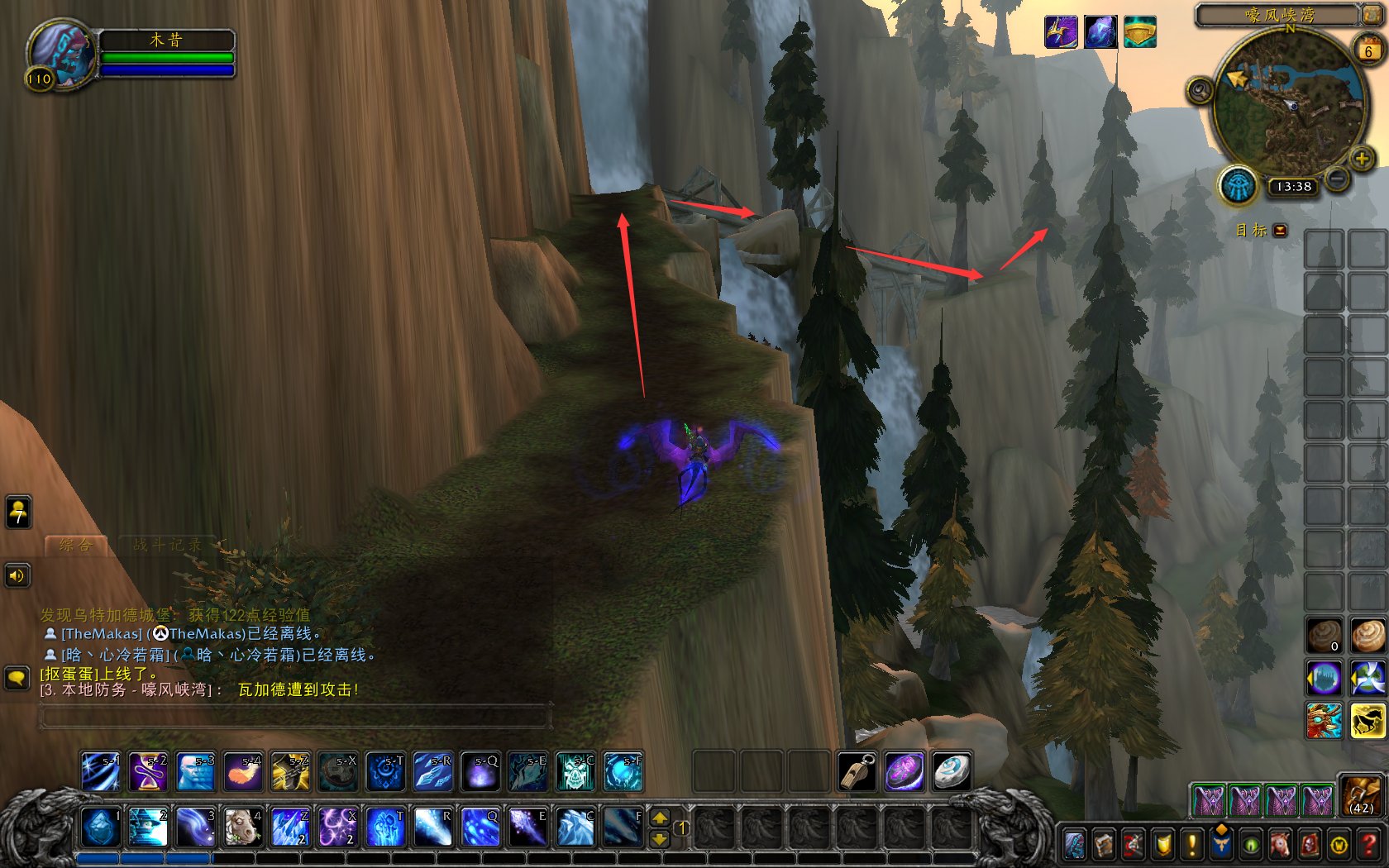The height and width of the screenshot is (868, 1389).
Task: Open the quest log exclamation mark button
Action: click(x=1191, y=845)
